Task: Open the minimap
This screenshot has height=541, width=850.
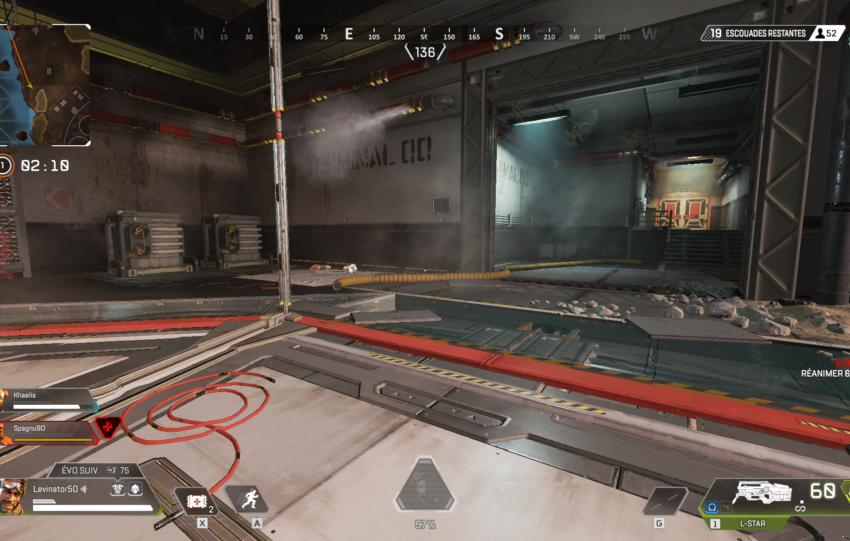Action: point(45,85)
